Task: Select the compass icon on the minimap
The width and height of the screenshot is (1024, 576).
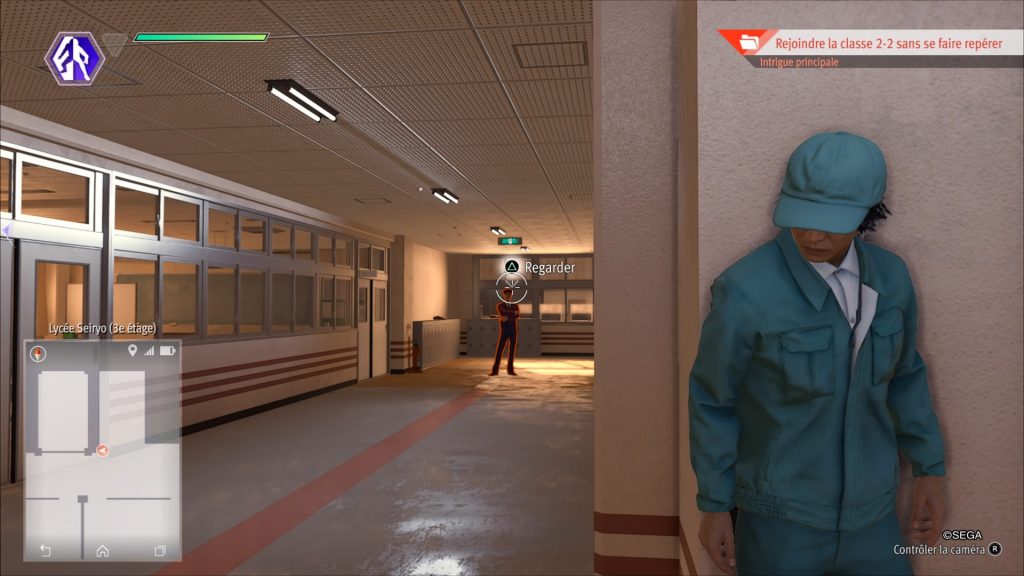Action: (x=39, y=353)
